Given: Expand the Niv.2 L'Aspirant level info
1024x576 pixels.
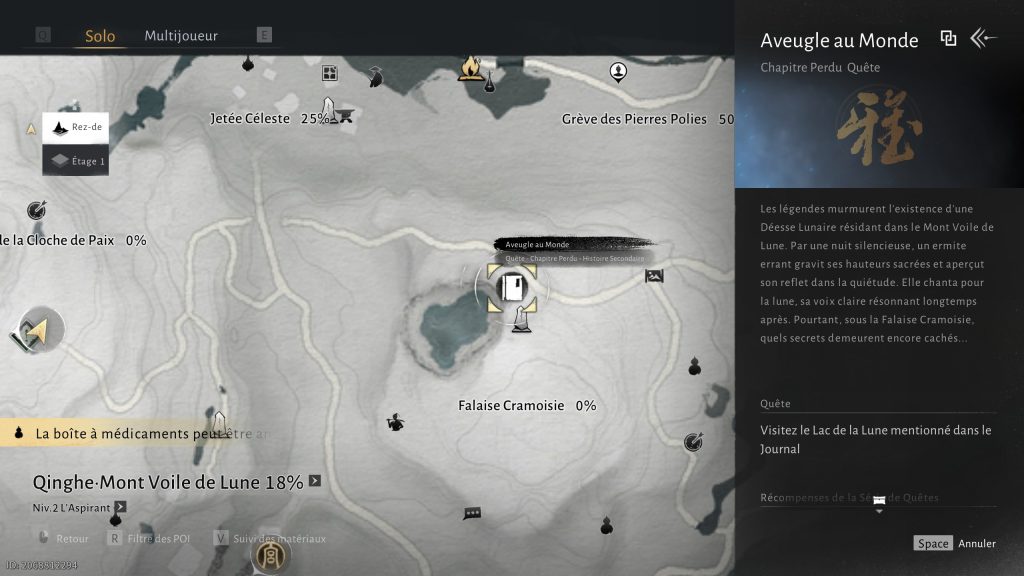Looking at the screenshot, I should [x=120, y=507].
